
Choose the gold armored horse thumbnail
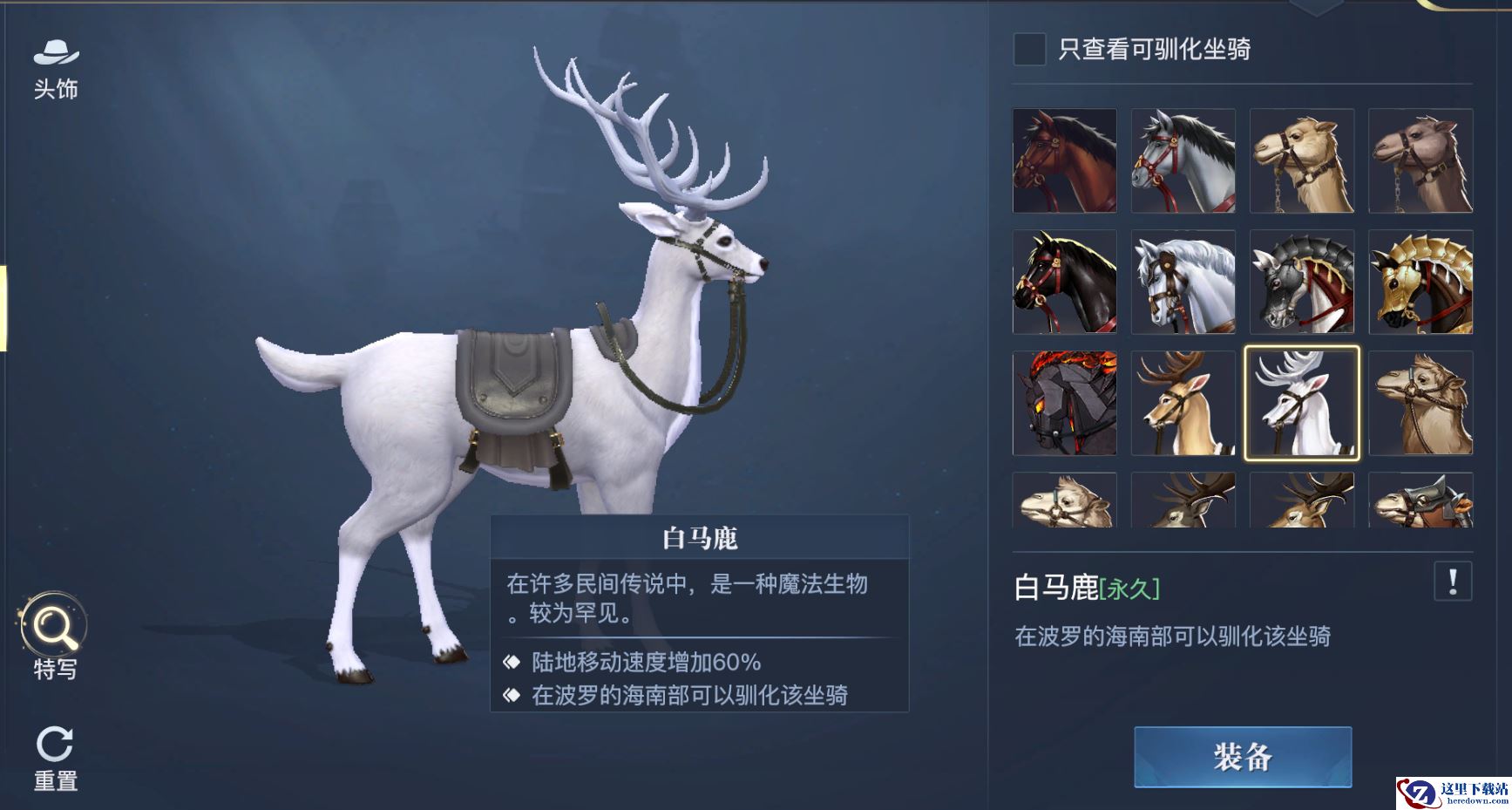point(1420,282)
